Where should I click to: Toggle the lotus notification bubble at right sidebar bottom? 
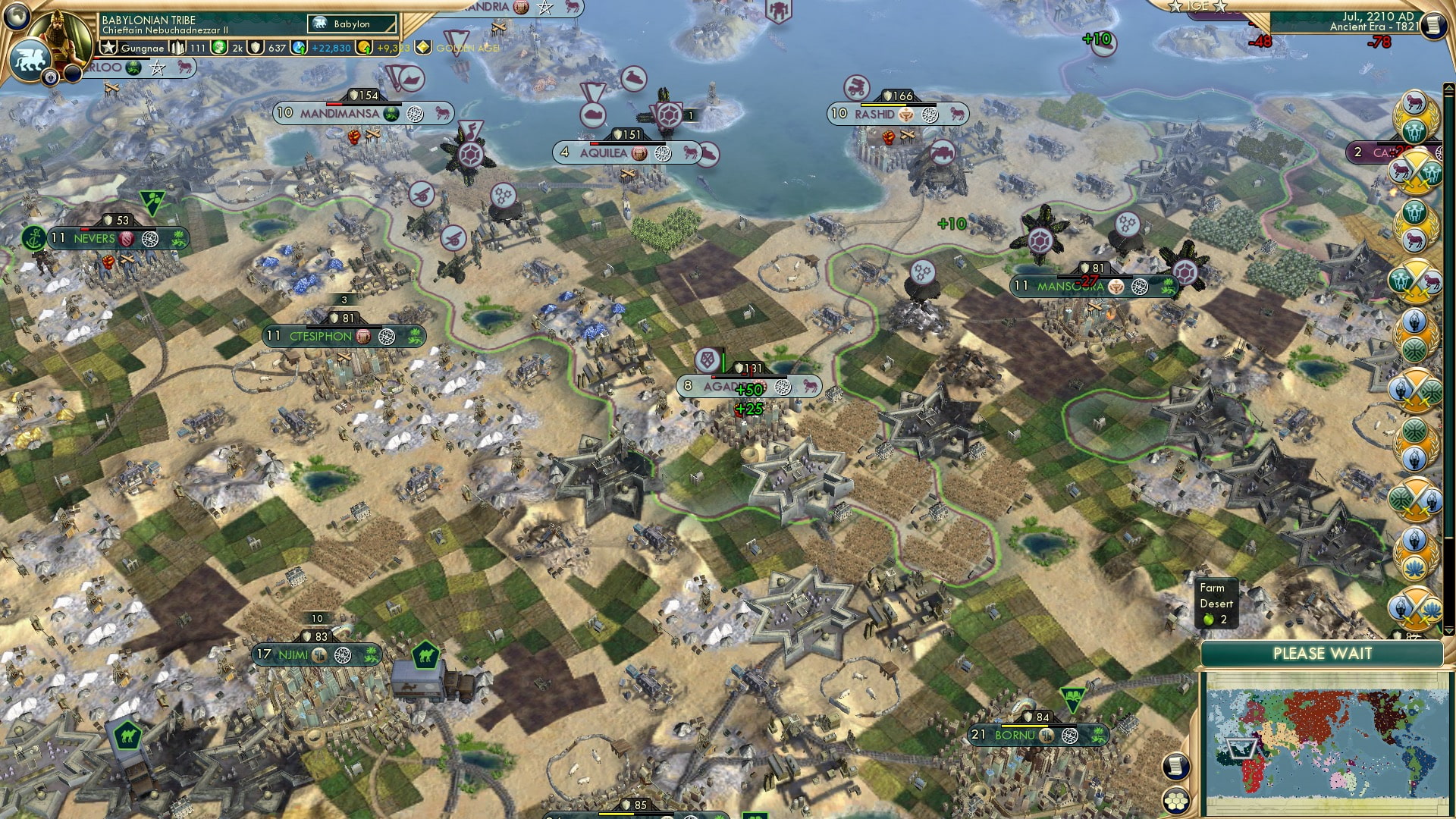click(x=1415, y=566)
